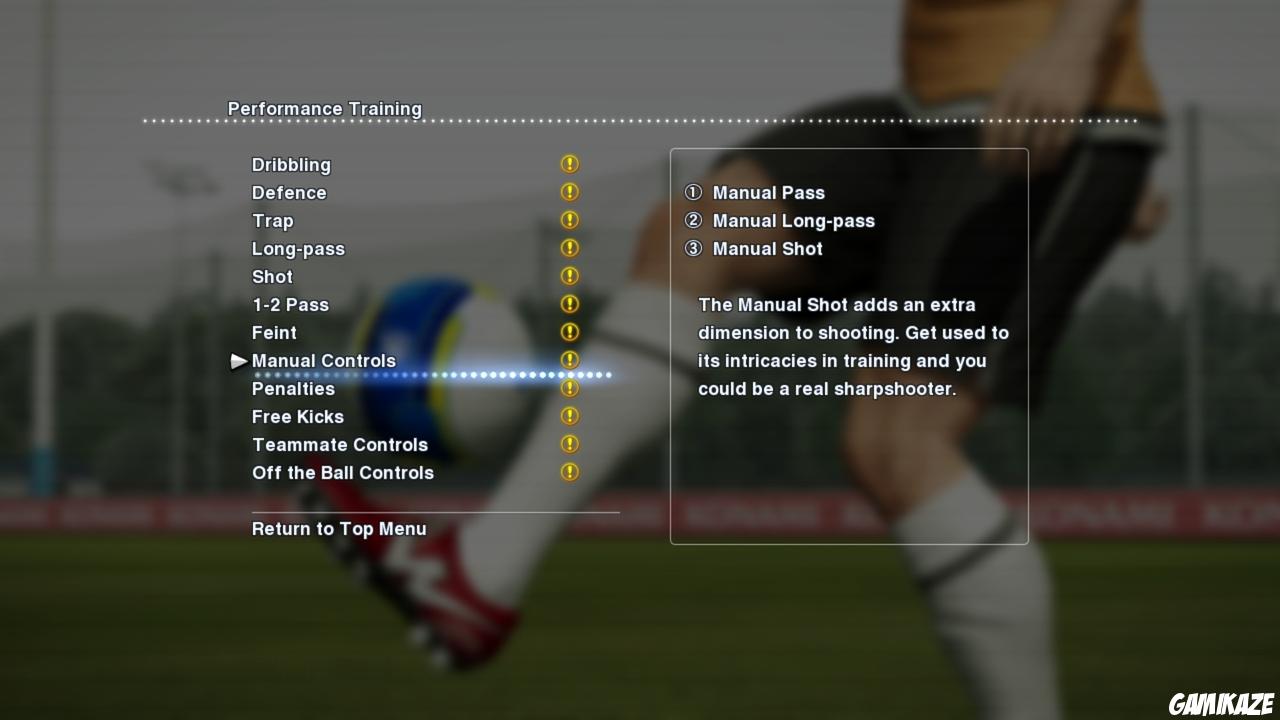
Task: Click the status icon next to Penalties
Action: coord(570,387)
